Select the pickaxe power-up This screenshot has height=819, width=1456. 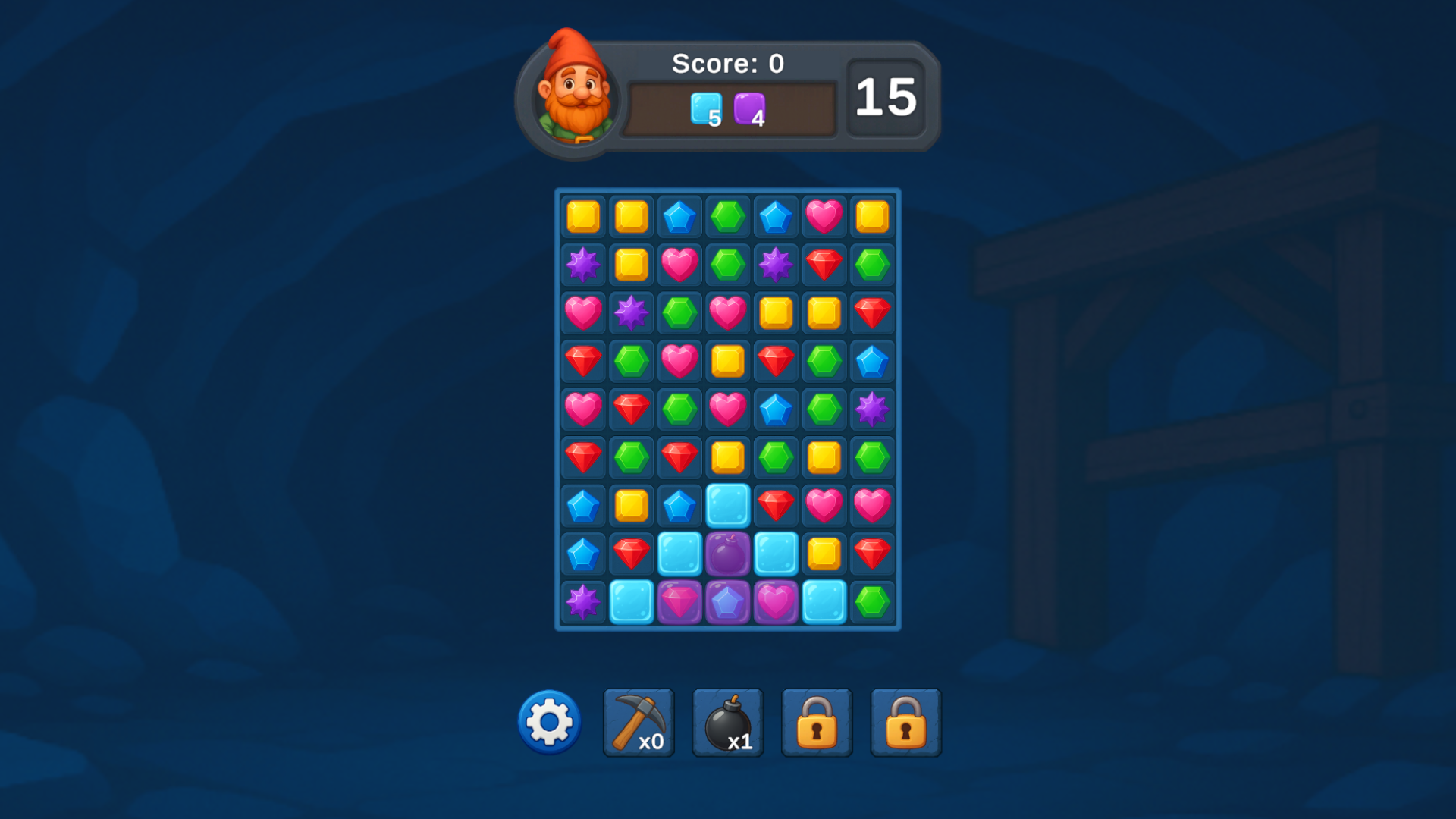638,721
